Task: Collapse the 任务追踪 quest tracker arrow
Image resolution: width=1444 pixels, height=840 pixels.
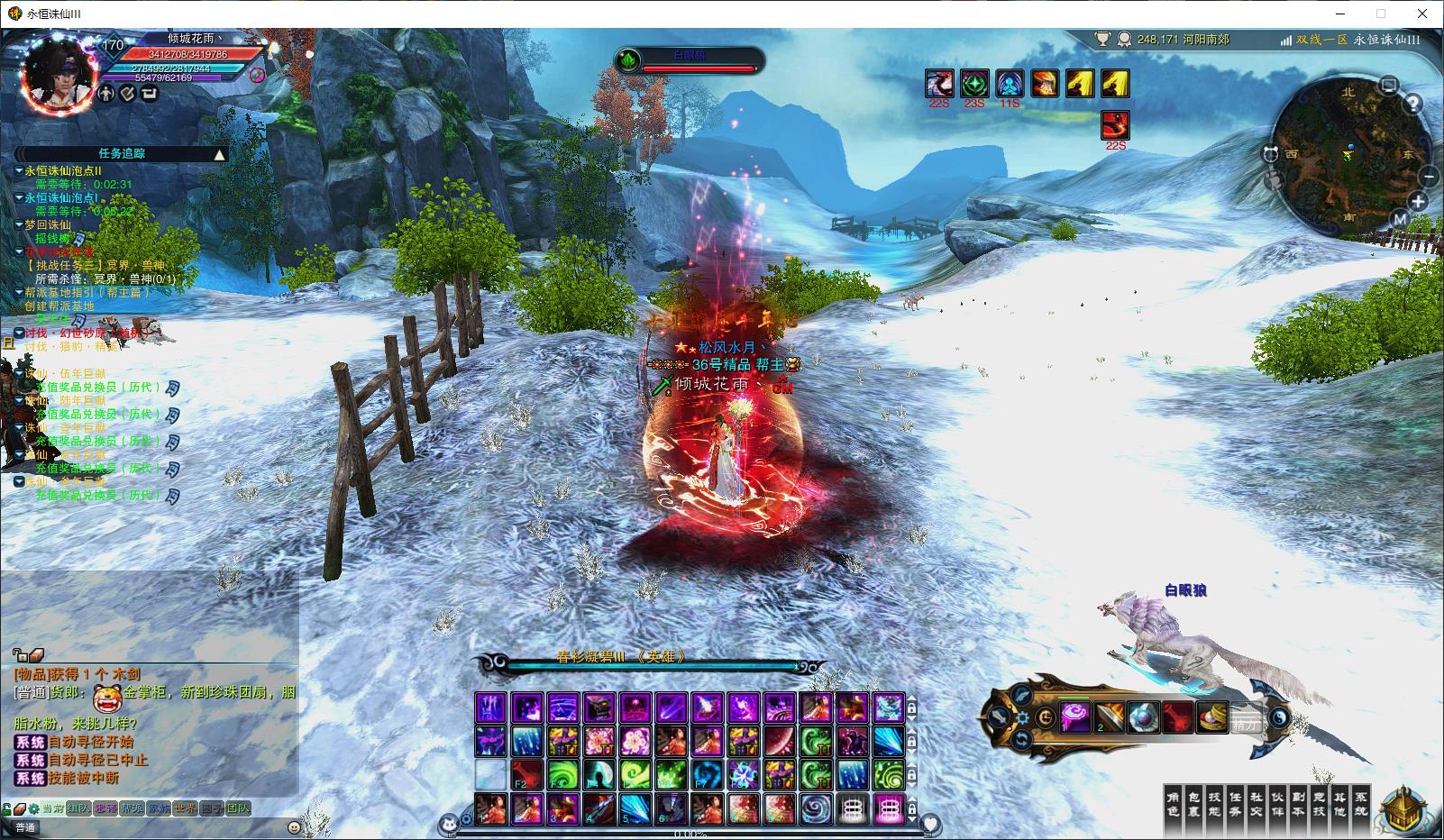Action: (219, 155)
